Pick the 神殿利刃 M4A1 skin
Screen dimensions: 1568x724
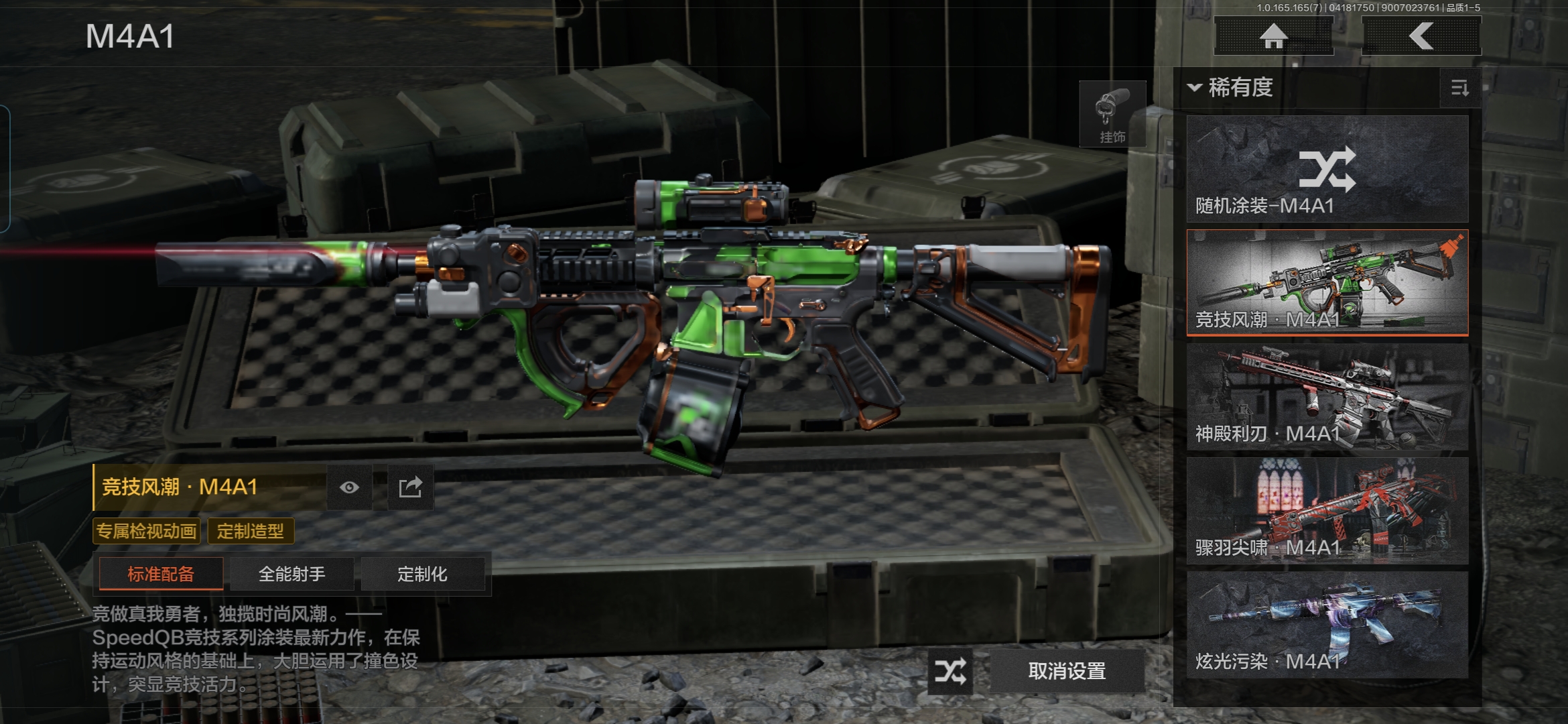(1327, 397)
